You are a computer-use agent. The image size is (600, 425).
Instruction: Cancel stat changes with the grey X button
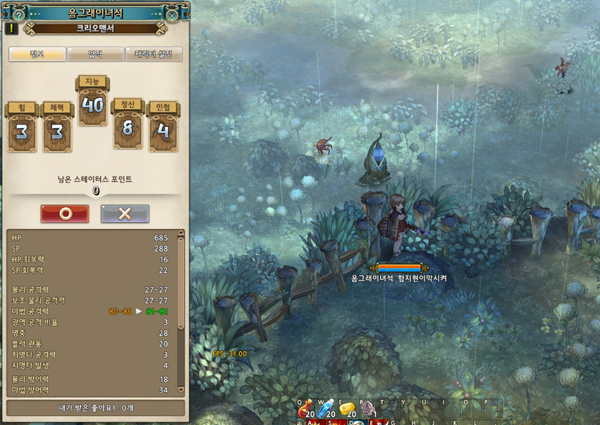pos(125,214)
